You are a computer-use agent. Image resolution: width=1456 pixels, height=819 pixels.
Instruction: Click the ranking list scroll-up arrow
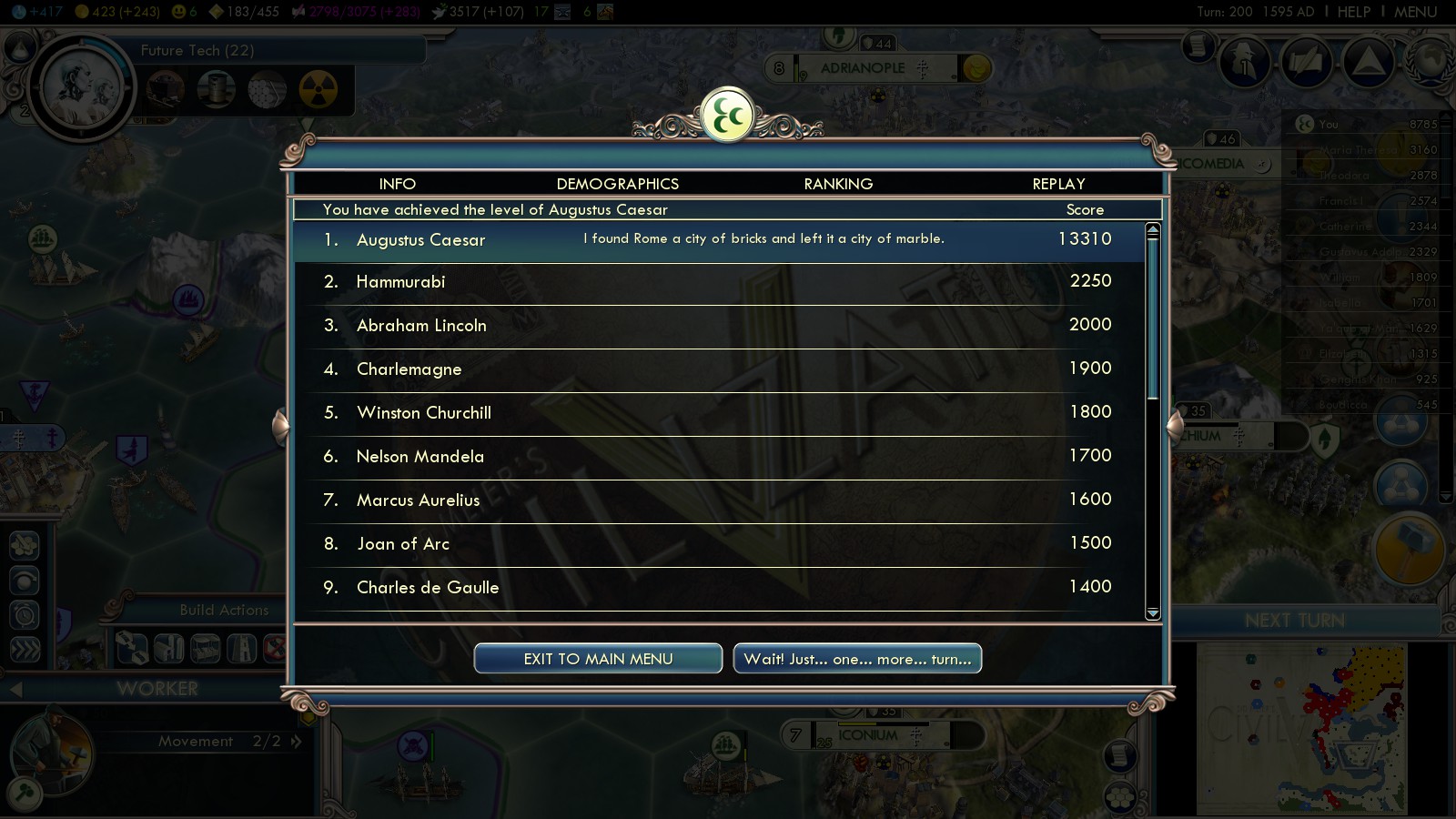coord(1153,230)
